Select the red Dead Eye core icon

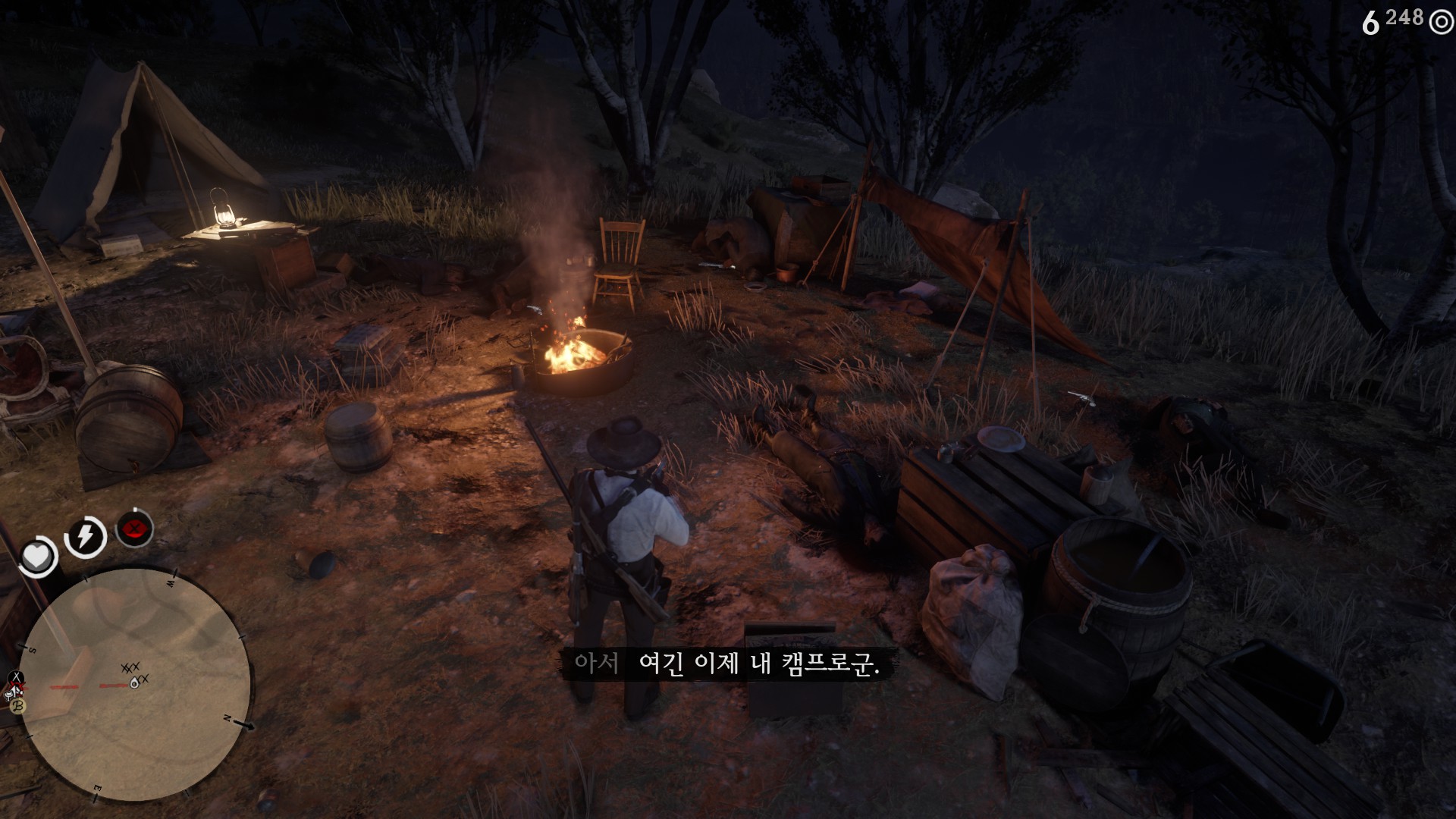(x=135, y=529)
